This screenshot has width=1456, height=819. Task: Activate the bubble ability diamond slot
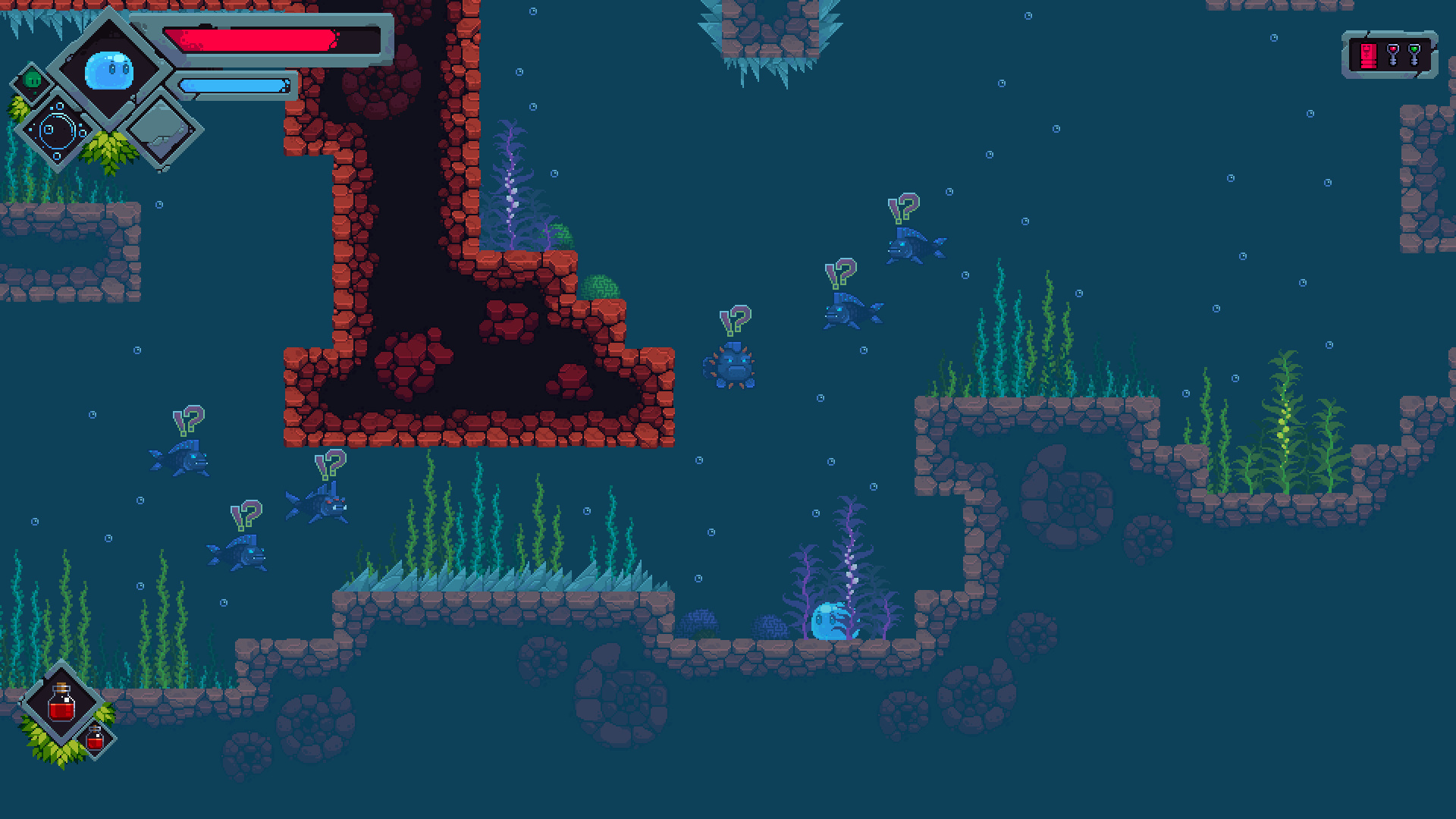click(x=58, y=130)
